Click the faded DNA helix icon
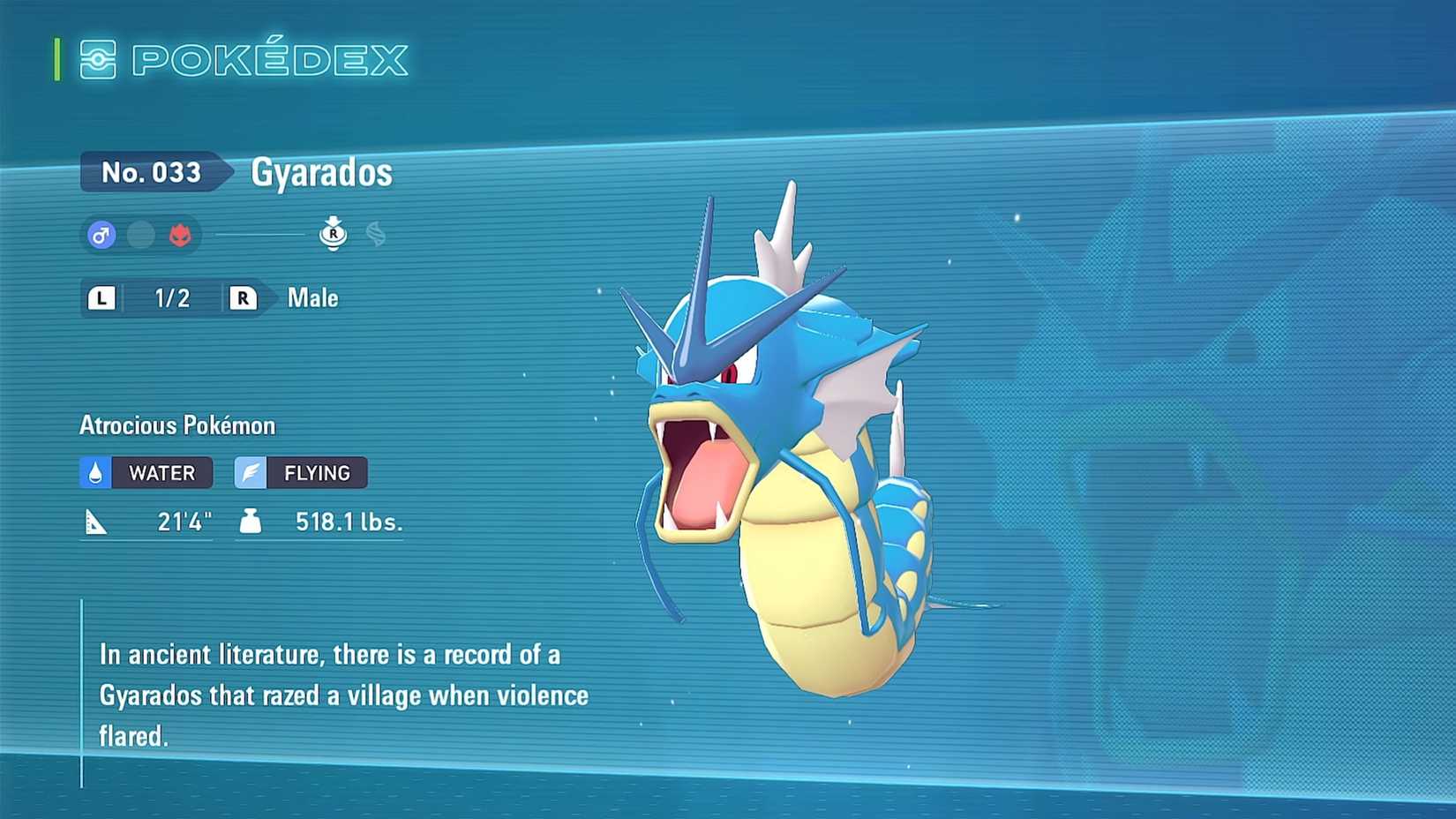The height and width of the screenshot is (819, 1456). point(375,232)
